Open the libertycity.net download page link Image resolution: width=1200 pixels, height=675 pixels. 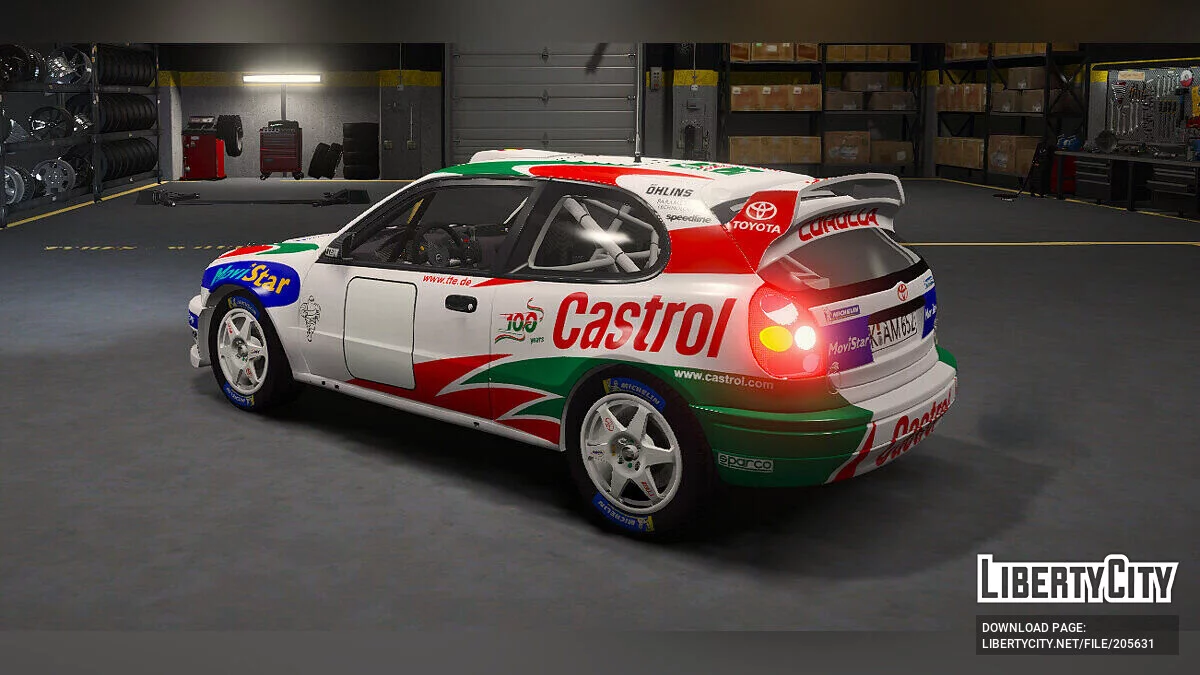pos(1067,644)
